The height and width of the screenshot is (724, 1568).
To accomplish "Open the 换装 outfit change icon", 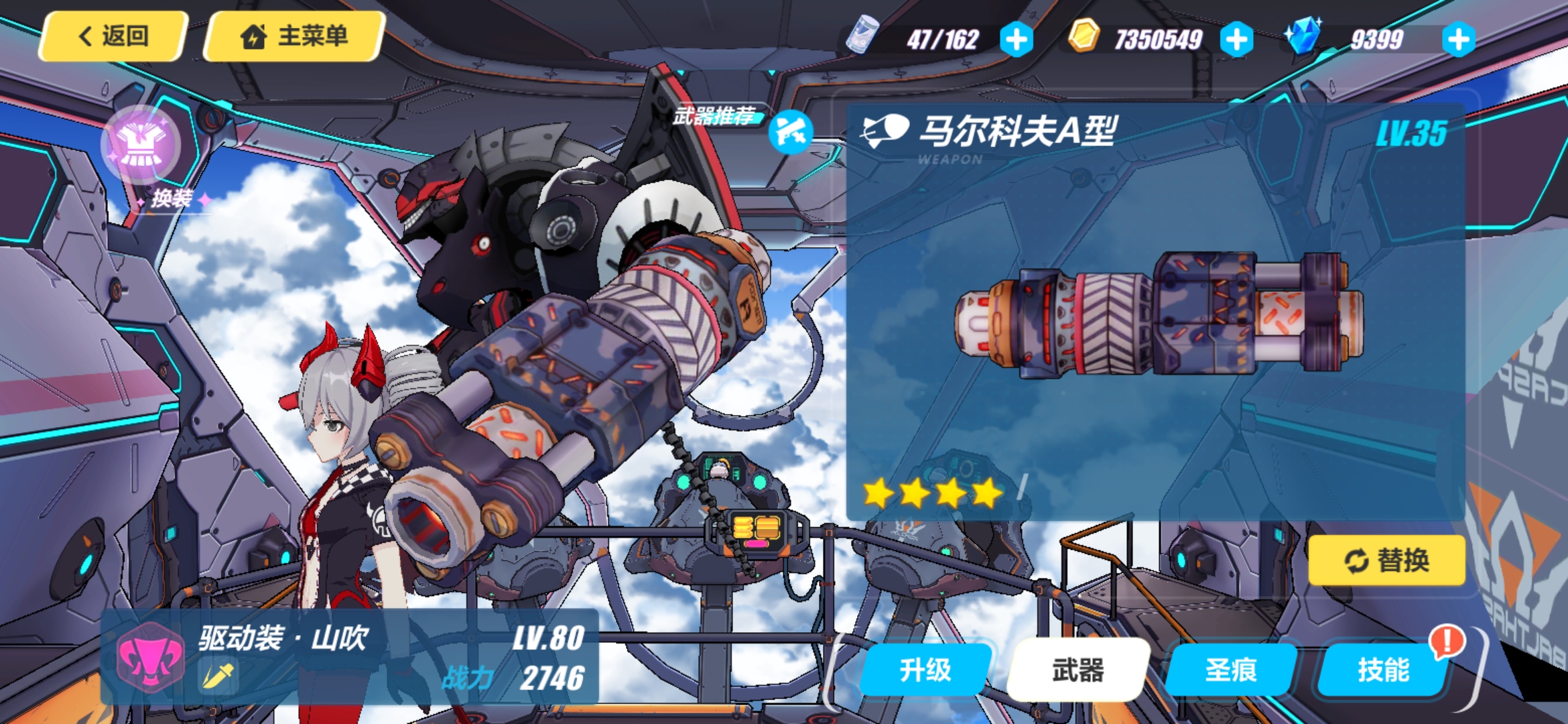I will pyautogui.click(x=141, y=145).
